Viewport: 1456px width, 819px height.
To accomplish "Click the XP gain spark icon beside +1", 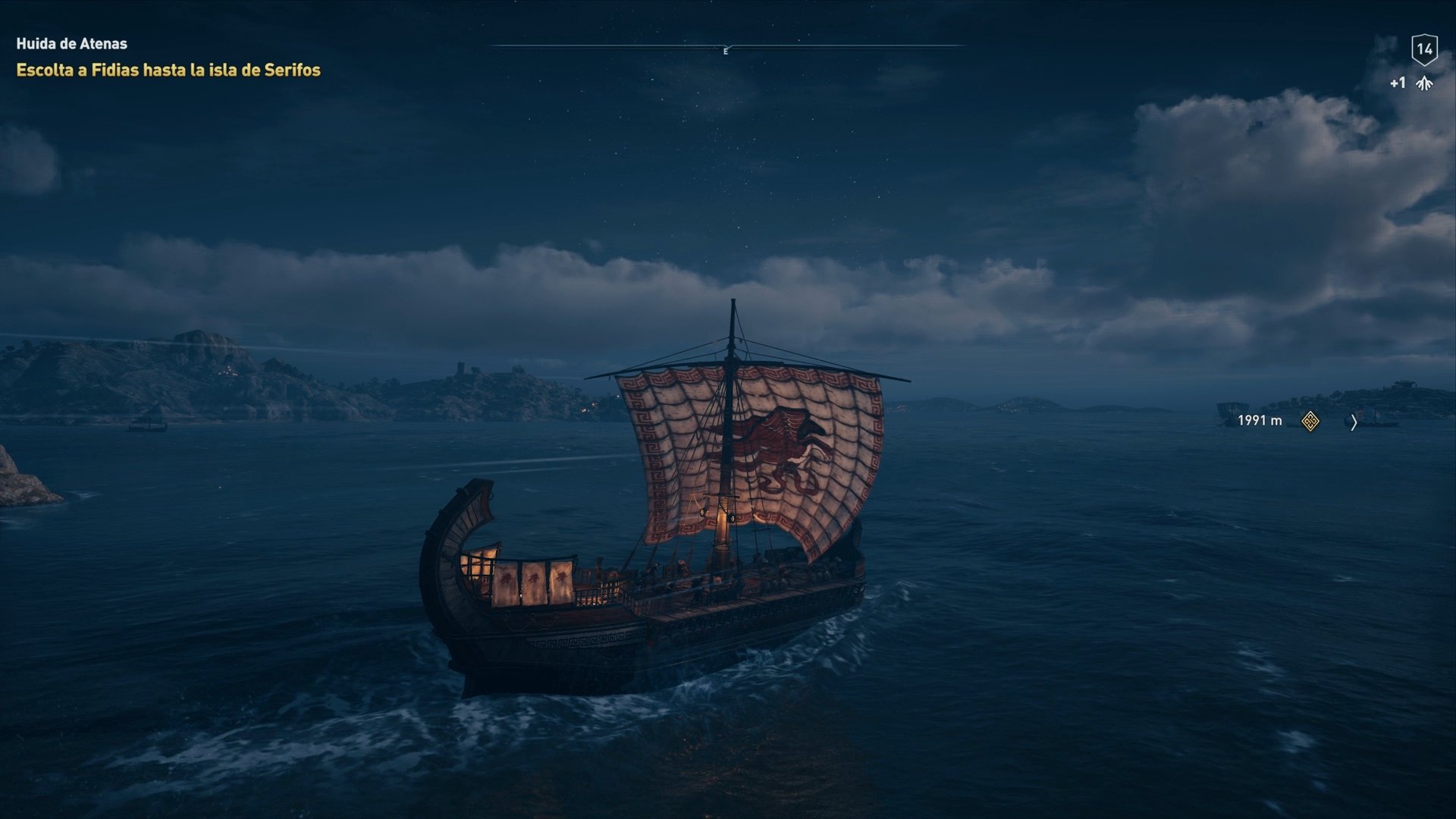I will (x=1423, y=82).
